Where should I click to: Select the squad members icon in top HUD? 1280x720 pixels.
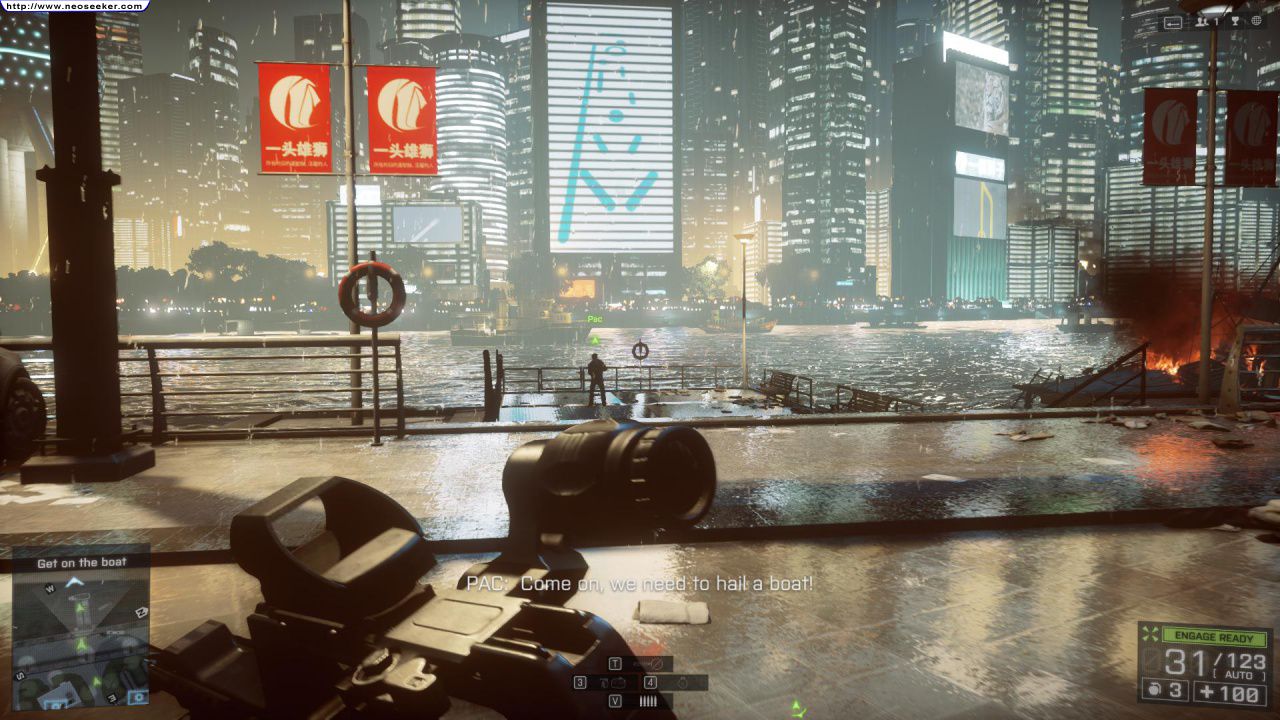1201,21
